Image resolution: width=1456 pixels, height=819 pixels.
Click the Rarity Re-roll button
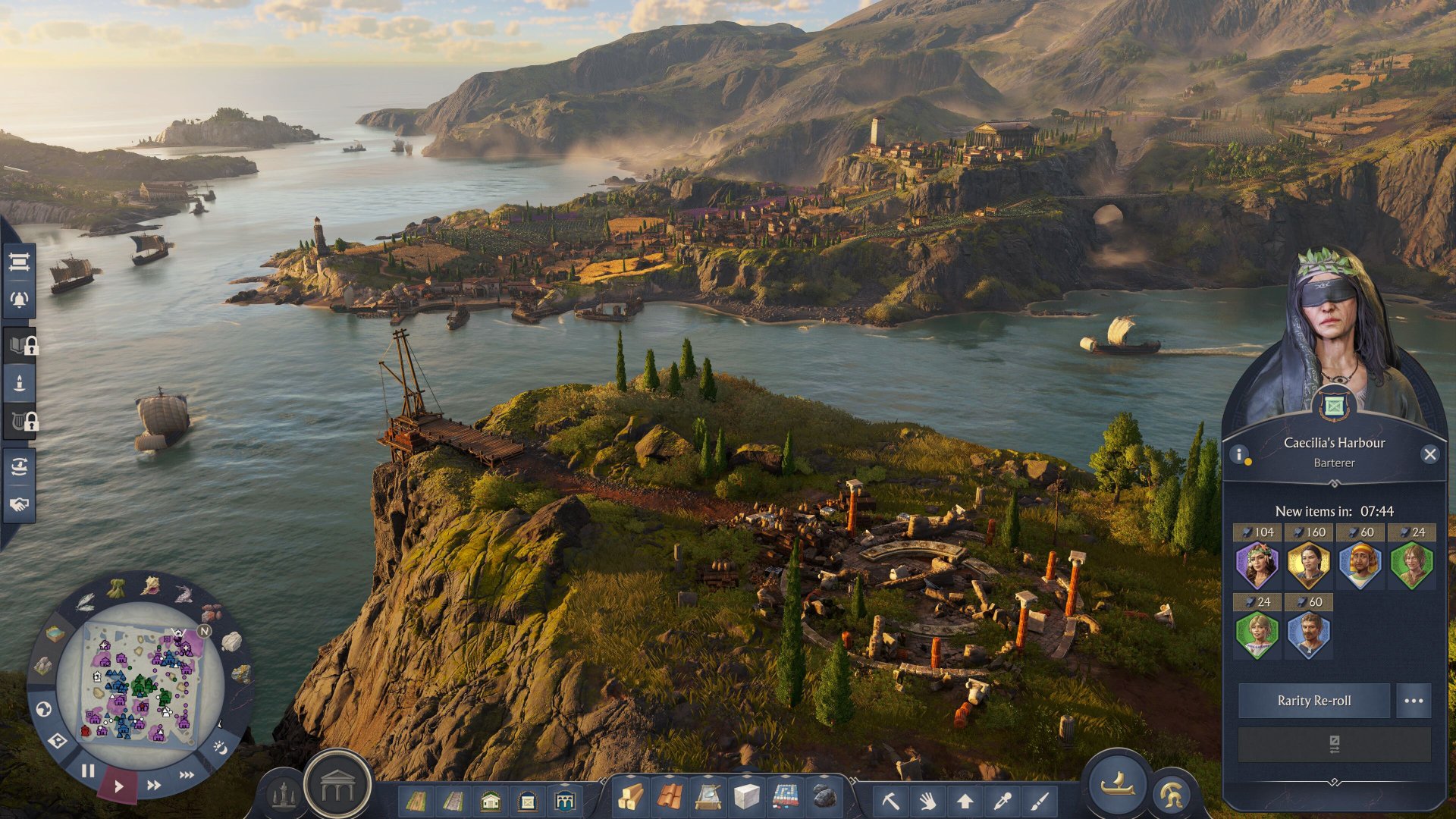coord(1313,701)
